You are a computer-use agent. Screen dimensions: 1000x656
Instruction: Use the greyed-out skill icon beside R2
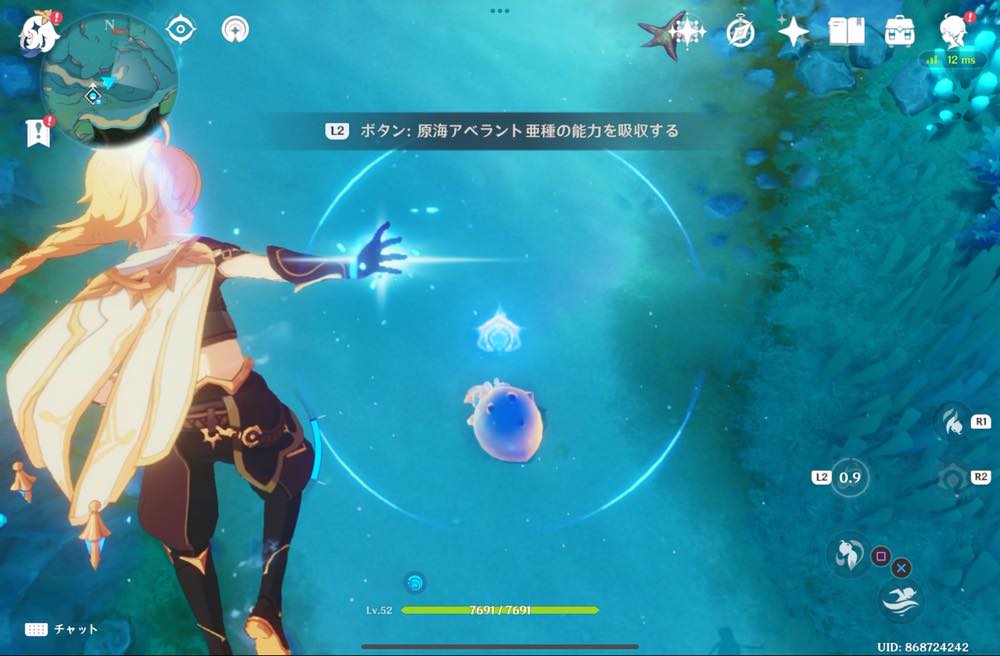tap(951, 477)
